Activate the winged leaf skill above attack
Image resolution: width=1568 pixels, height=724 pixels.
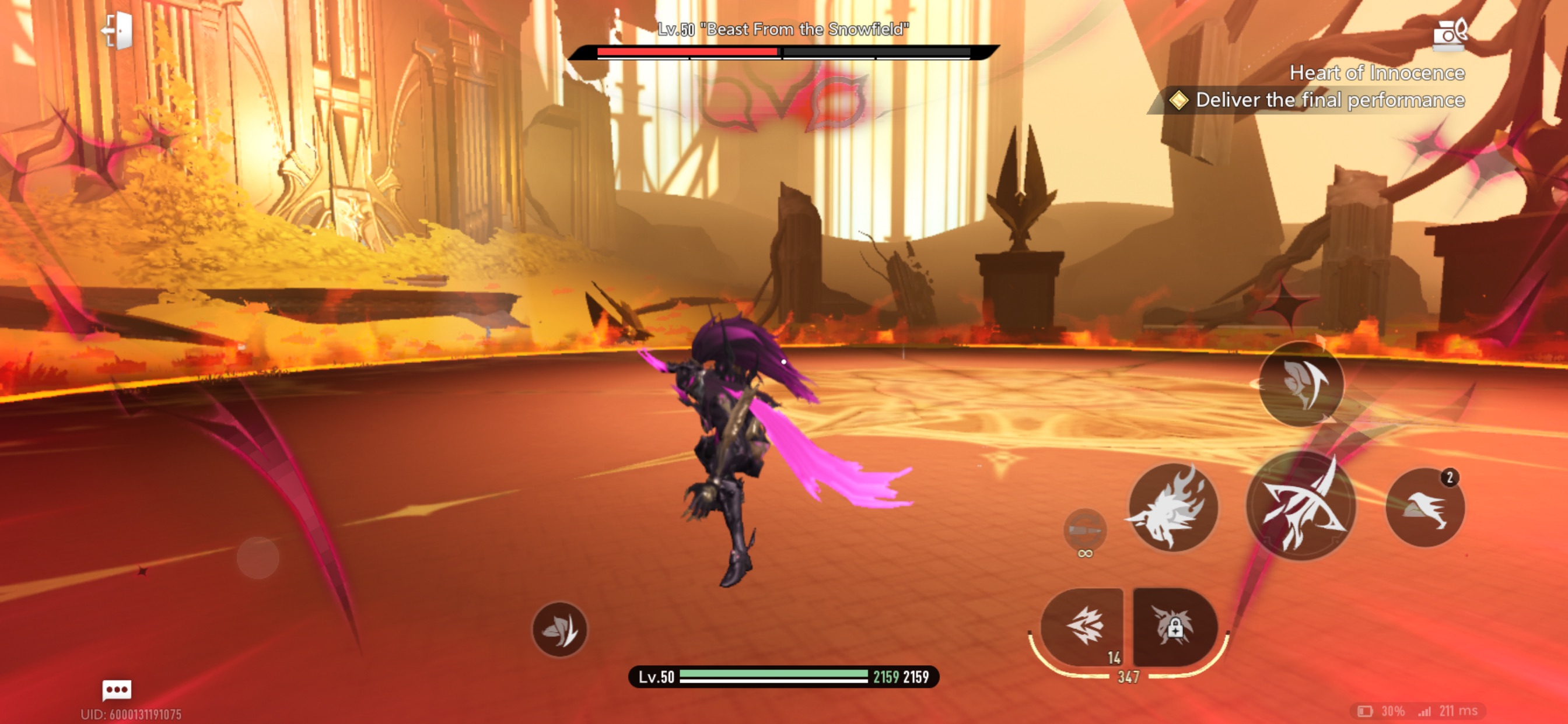pyautogui.click(x=1301, y=384)
